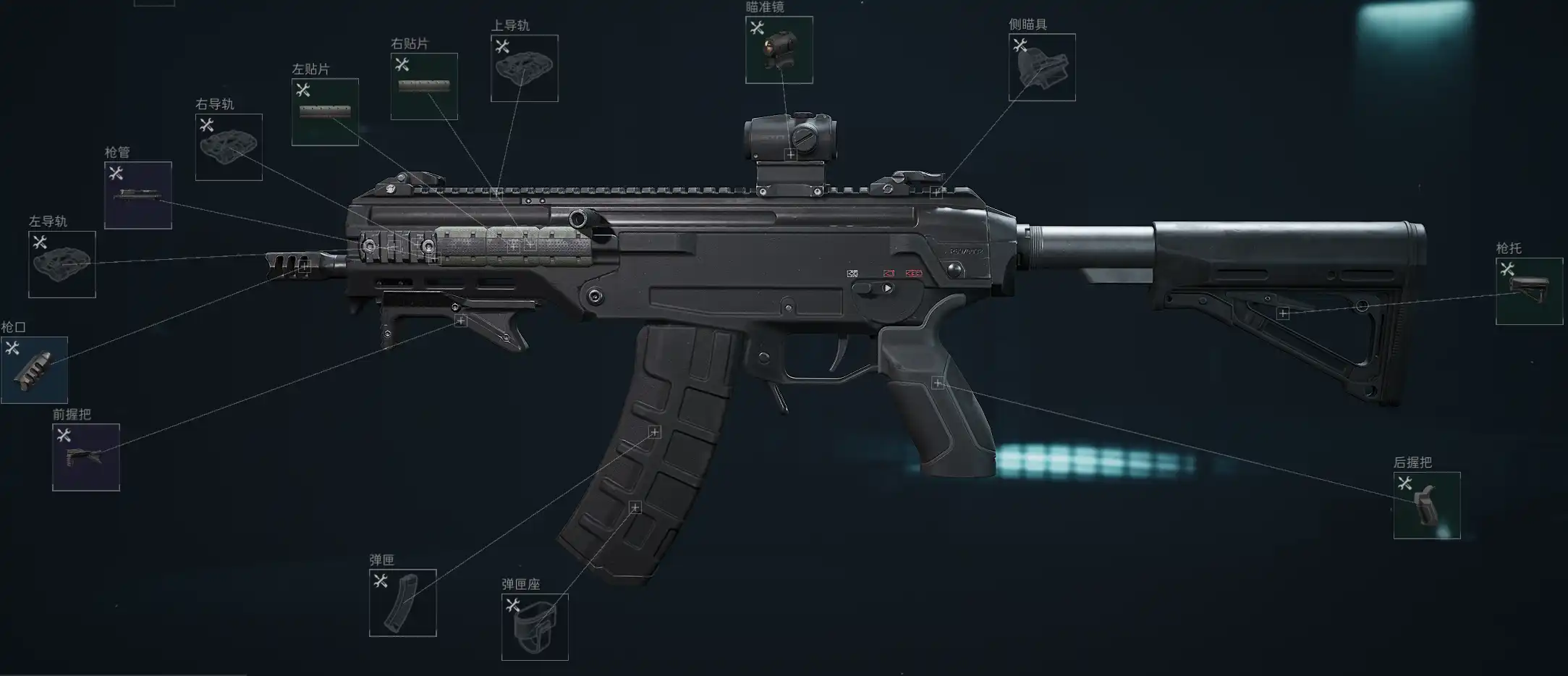Open the 枪托 stock slot
Screen dimensions: 1568x676
[1529, 291]
